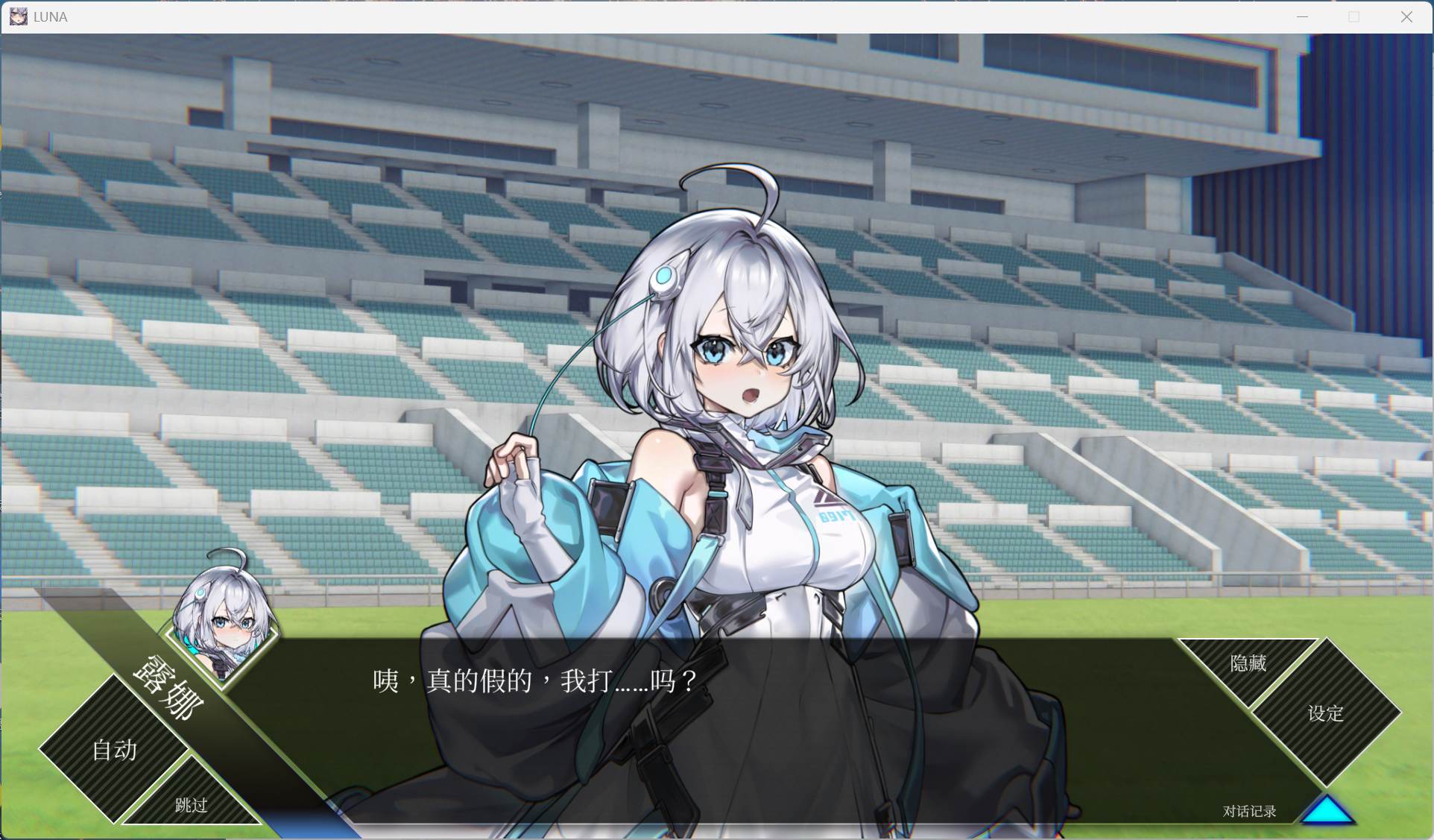This screenshot has width=1434, height=840.
Task: Maximize the game window
Action: pos(1354,16)
